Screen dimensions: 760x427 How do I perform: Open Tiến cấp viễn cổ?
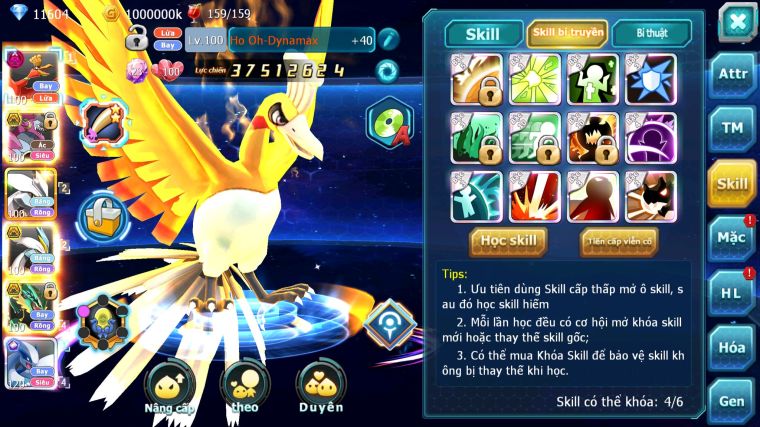[619, 241]
